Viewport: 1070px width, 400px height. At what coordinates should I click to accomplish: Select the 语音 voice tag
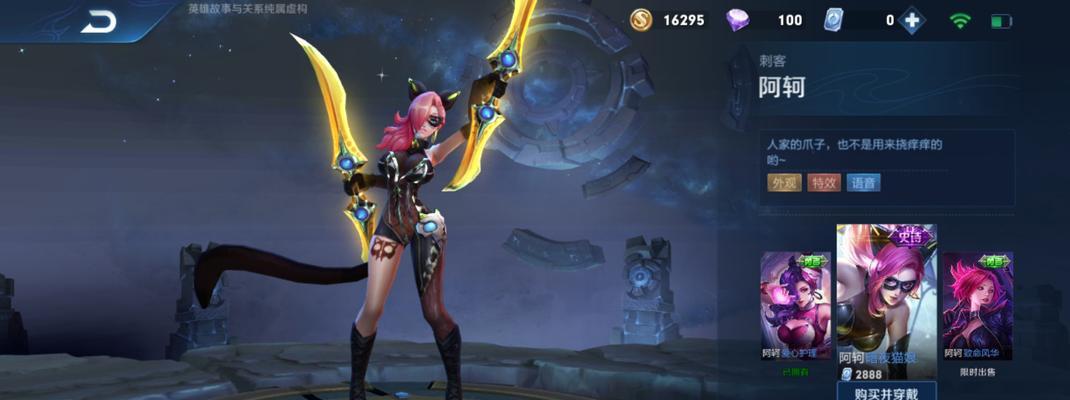863,182
